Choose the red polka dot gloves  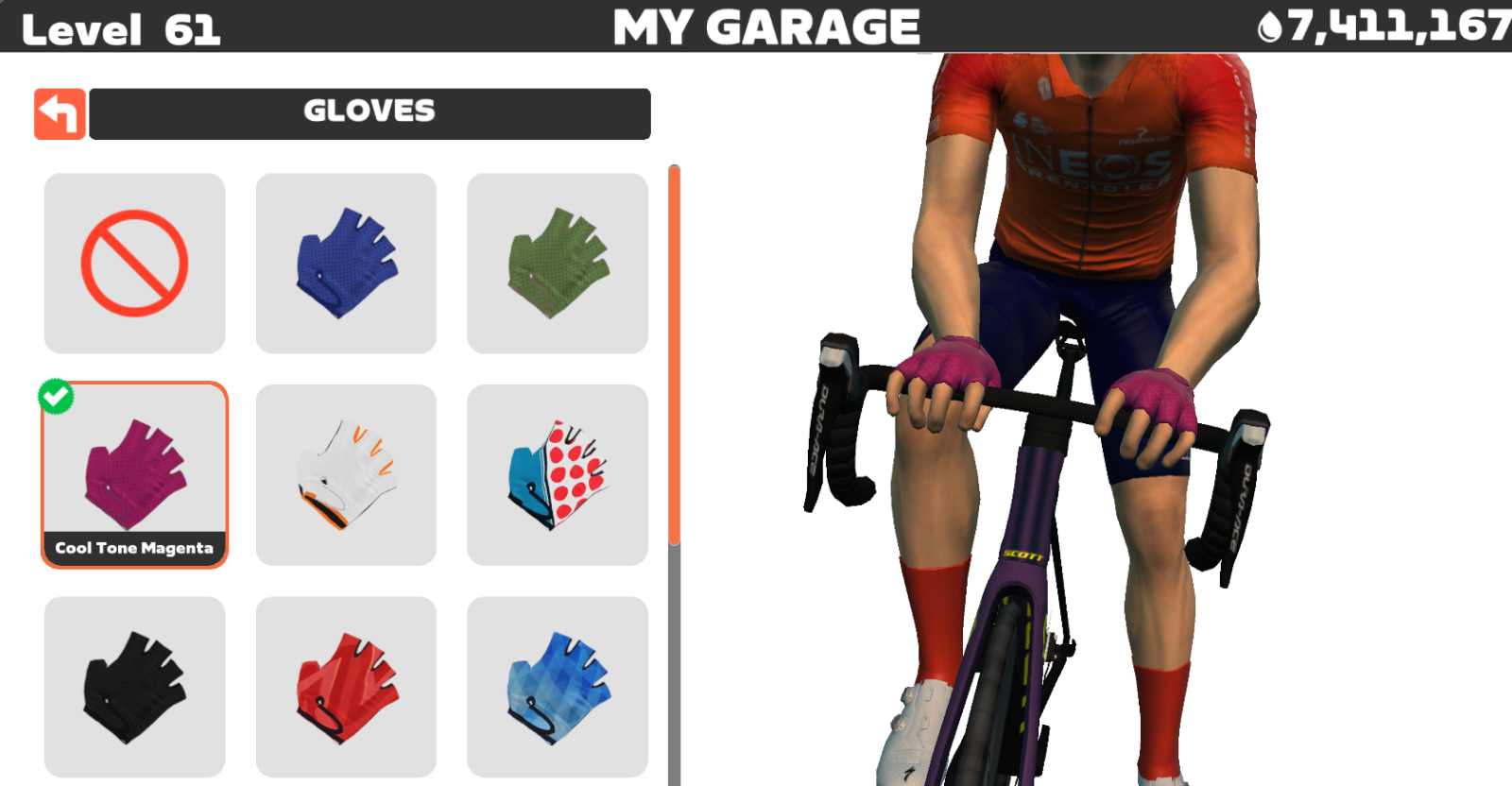[558, 474]
